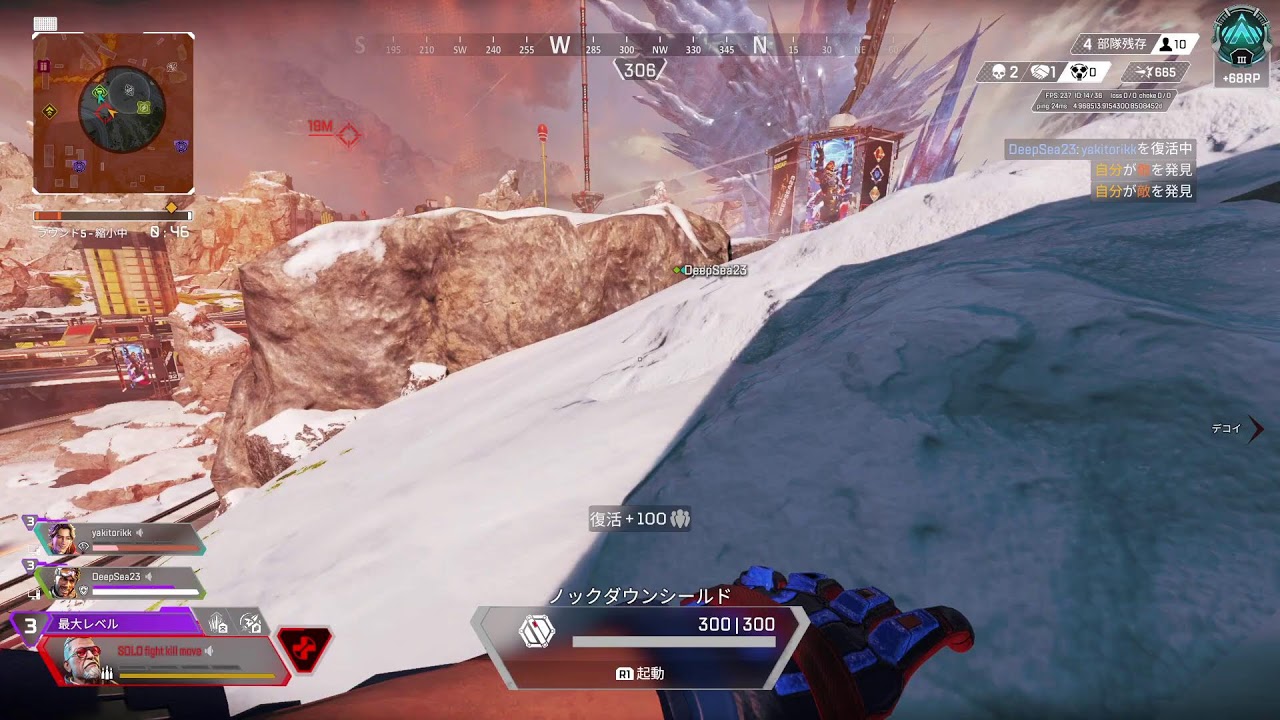Click the claw-mark perk icon

click(219, 624)
